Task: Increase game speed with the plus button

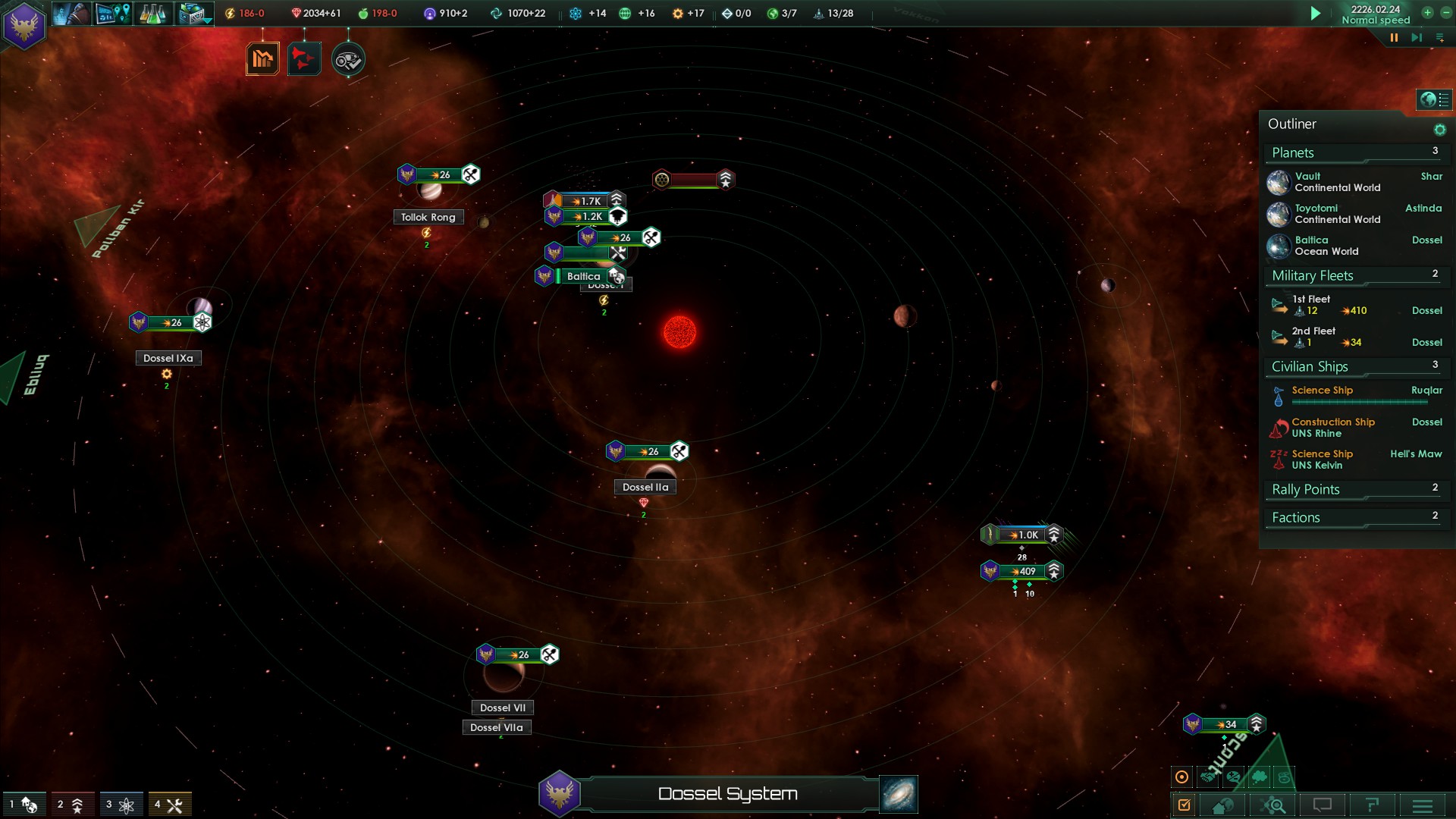Action: click(x=1427, y=12)
